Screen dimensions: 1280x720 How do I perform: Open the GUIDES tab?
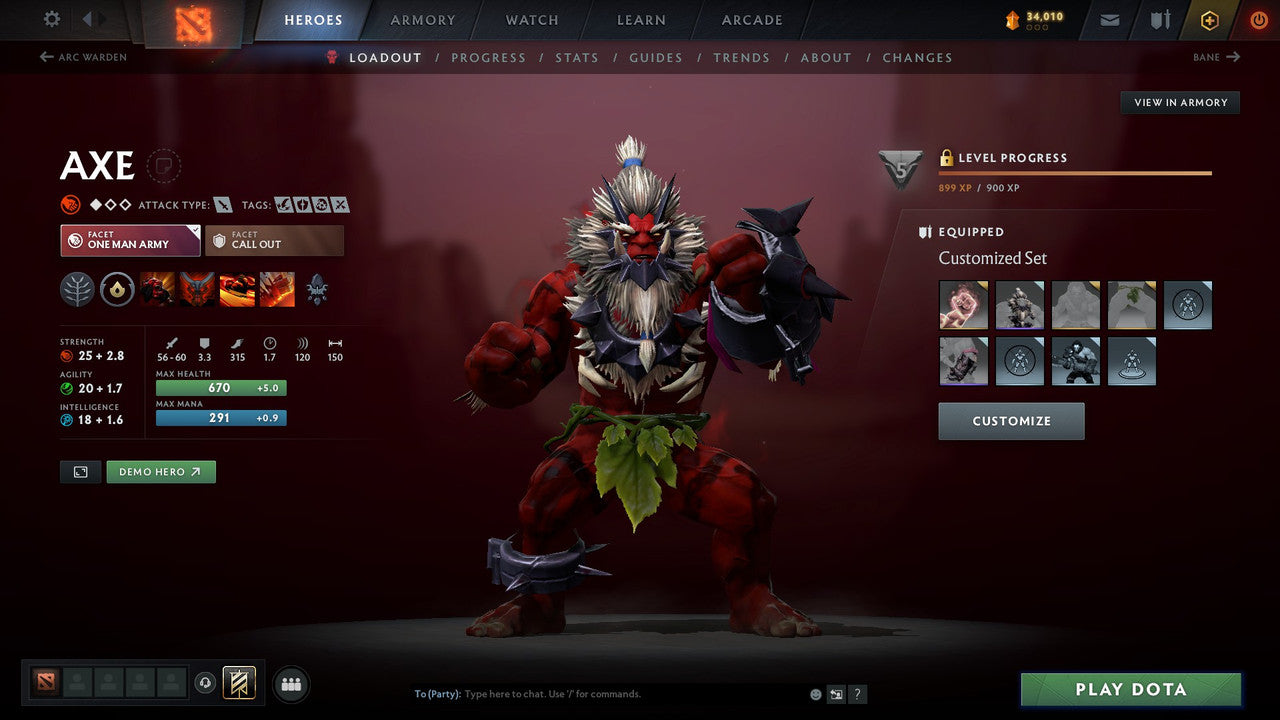coord(656,57)
